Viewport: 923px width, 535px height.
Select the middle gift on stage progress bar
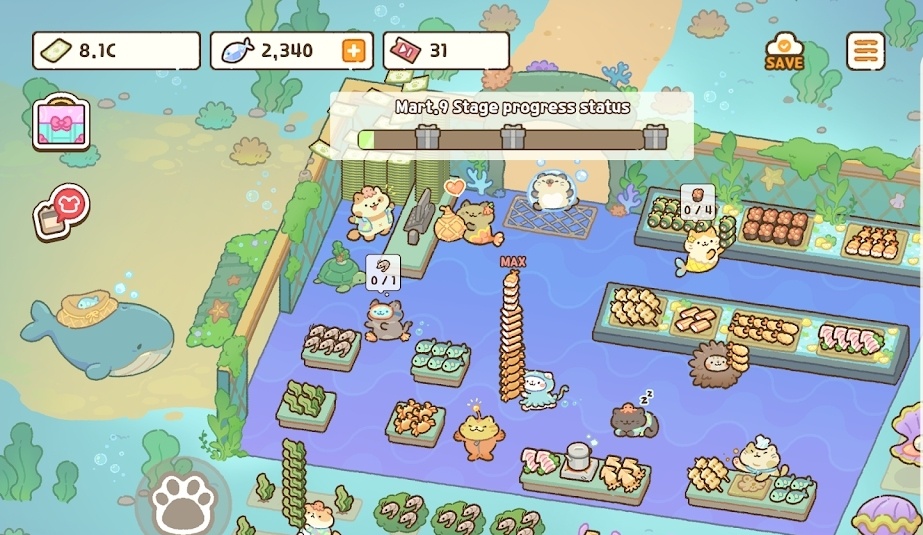[x=513, y=136]
